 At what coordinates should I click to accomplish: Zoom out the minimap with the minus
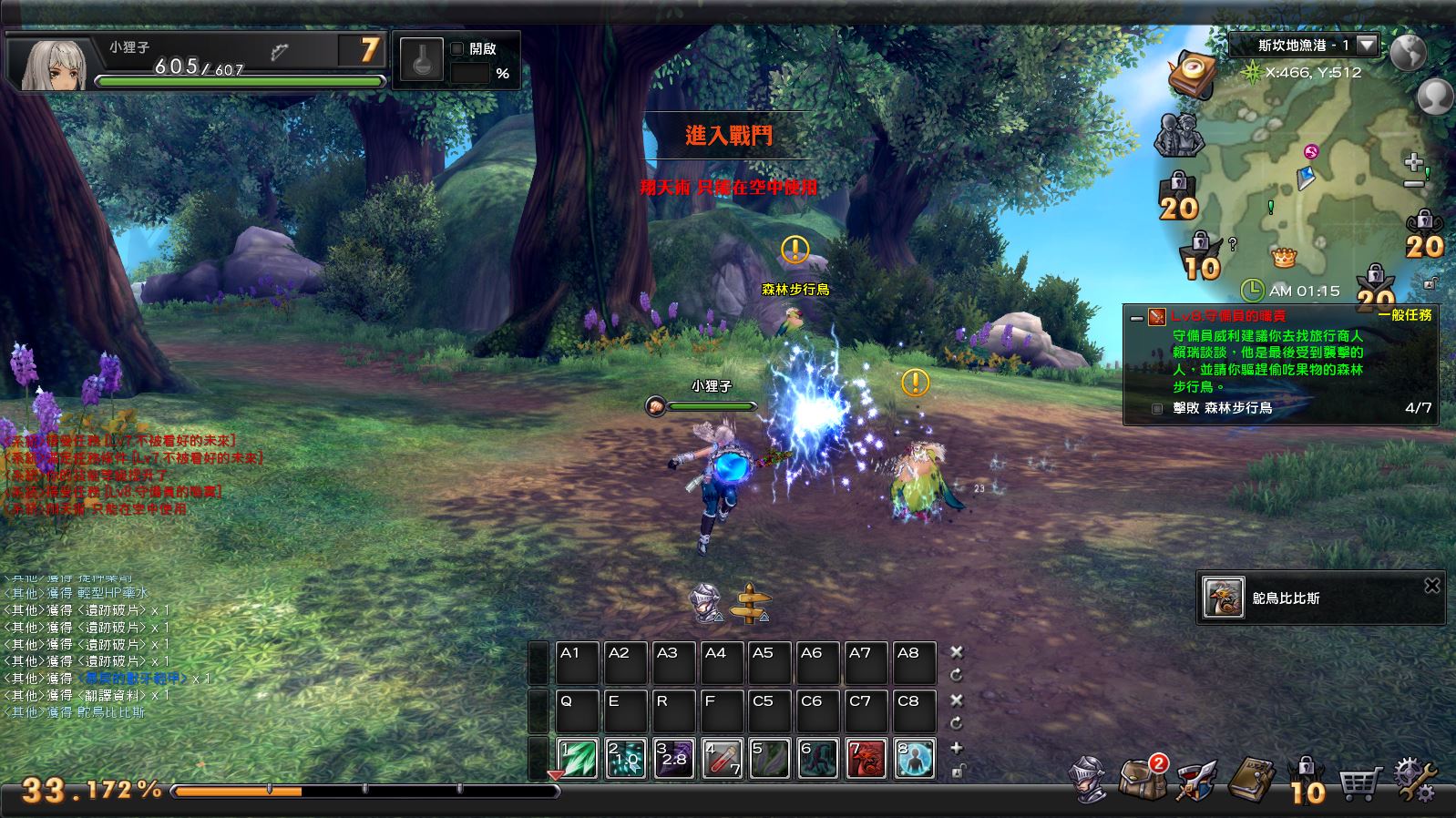coord(1413,185)
